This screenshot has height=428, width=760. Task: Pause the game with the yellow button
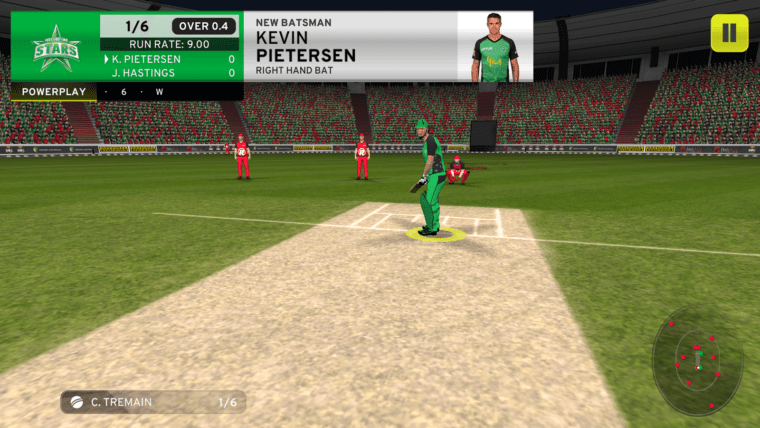729,33
